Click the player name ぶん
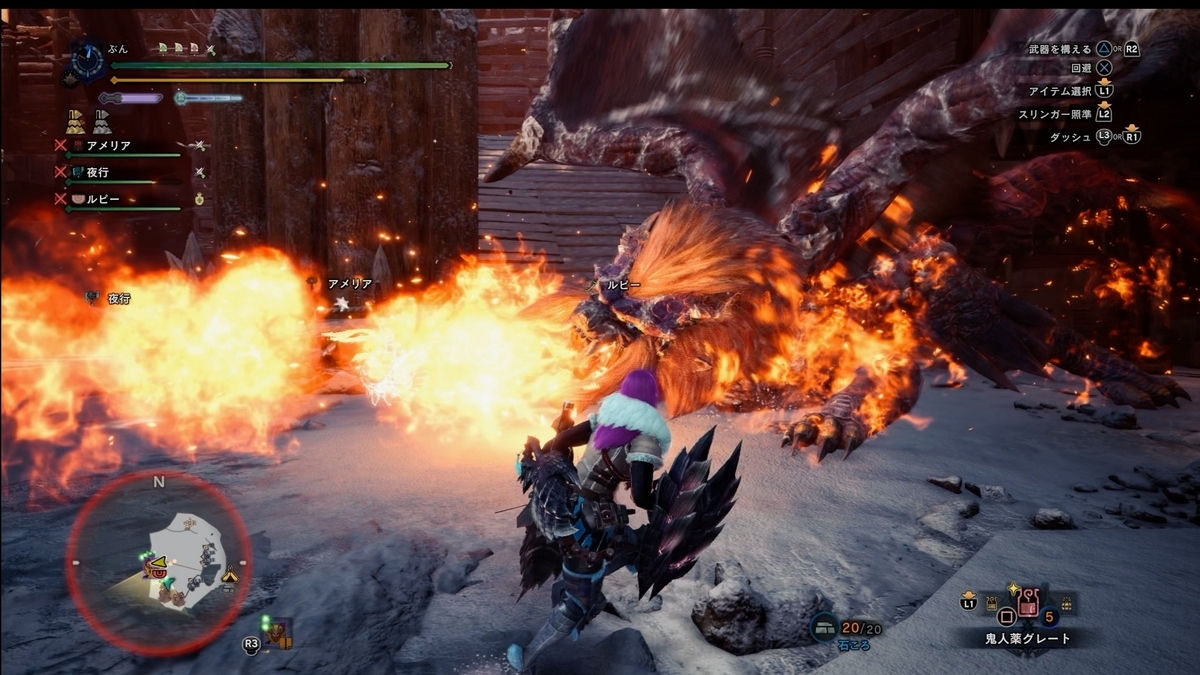1200x675 pixels. click(x=116, y=48)
